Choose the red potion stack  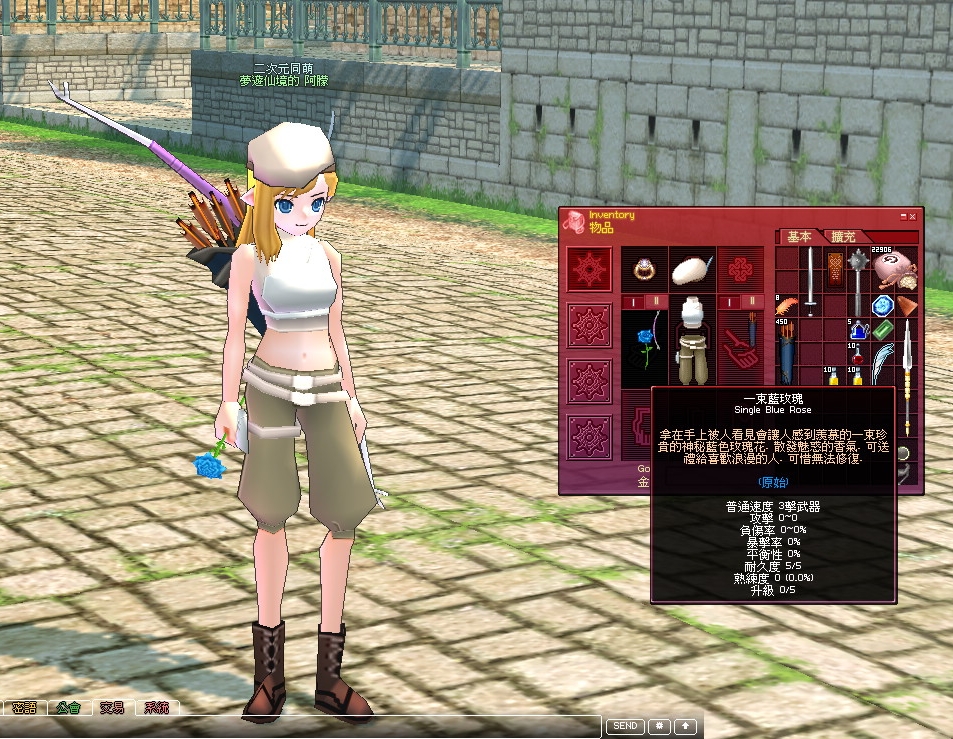(x=857, y=354)
